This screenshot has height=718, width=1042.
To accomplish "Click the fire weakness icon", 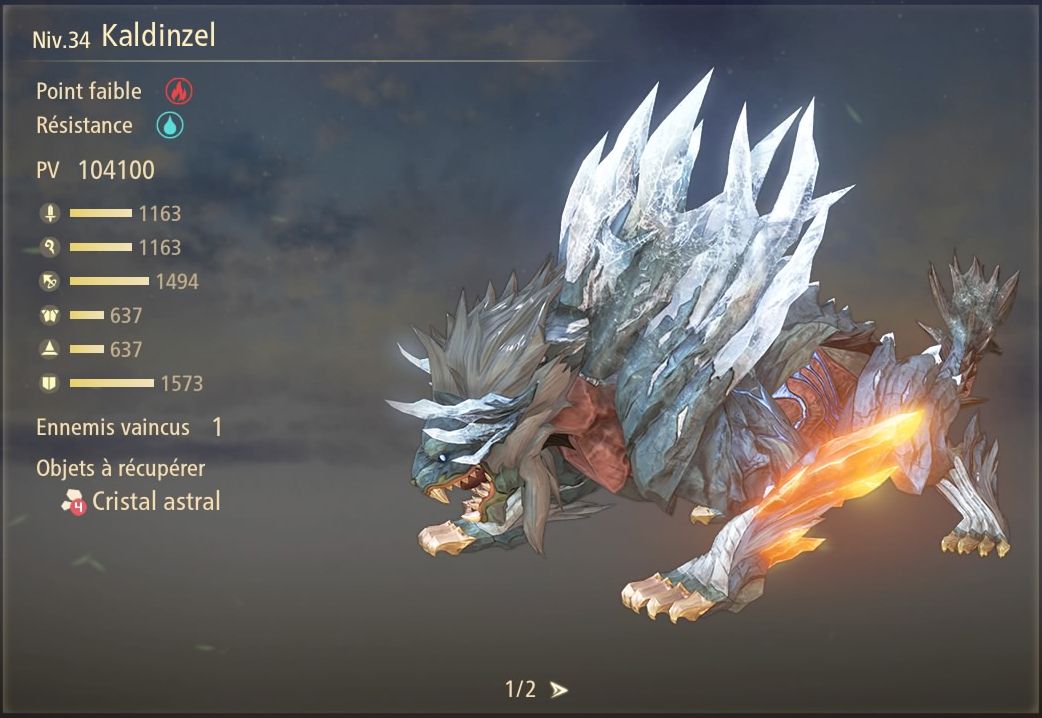I will (x=178, y=91).
